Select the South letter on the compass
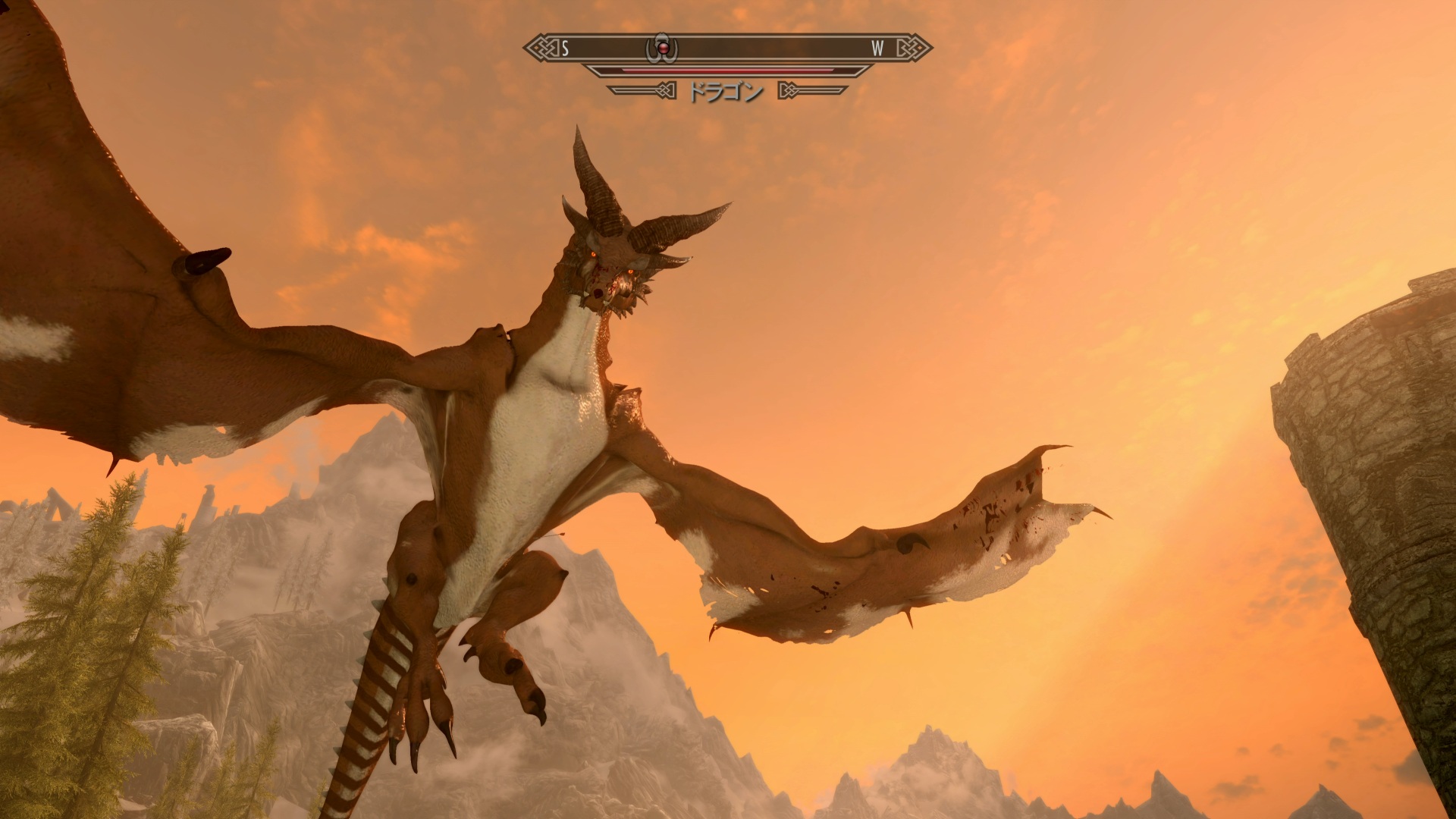 pos(565,49)
